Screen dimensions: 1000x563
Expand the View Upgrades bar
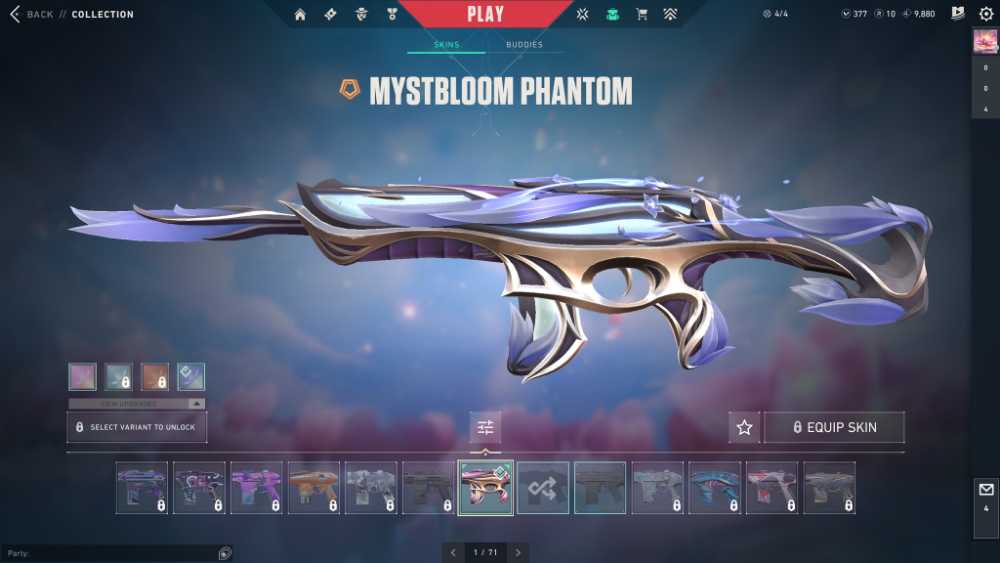click(x=137, y=403)
